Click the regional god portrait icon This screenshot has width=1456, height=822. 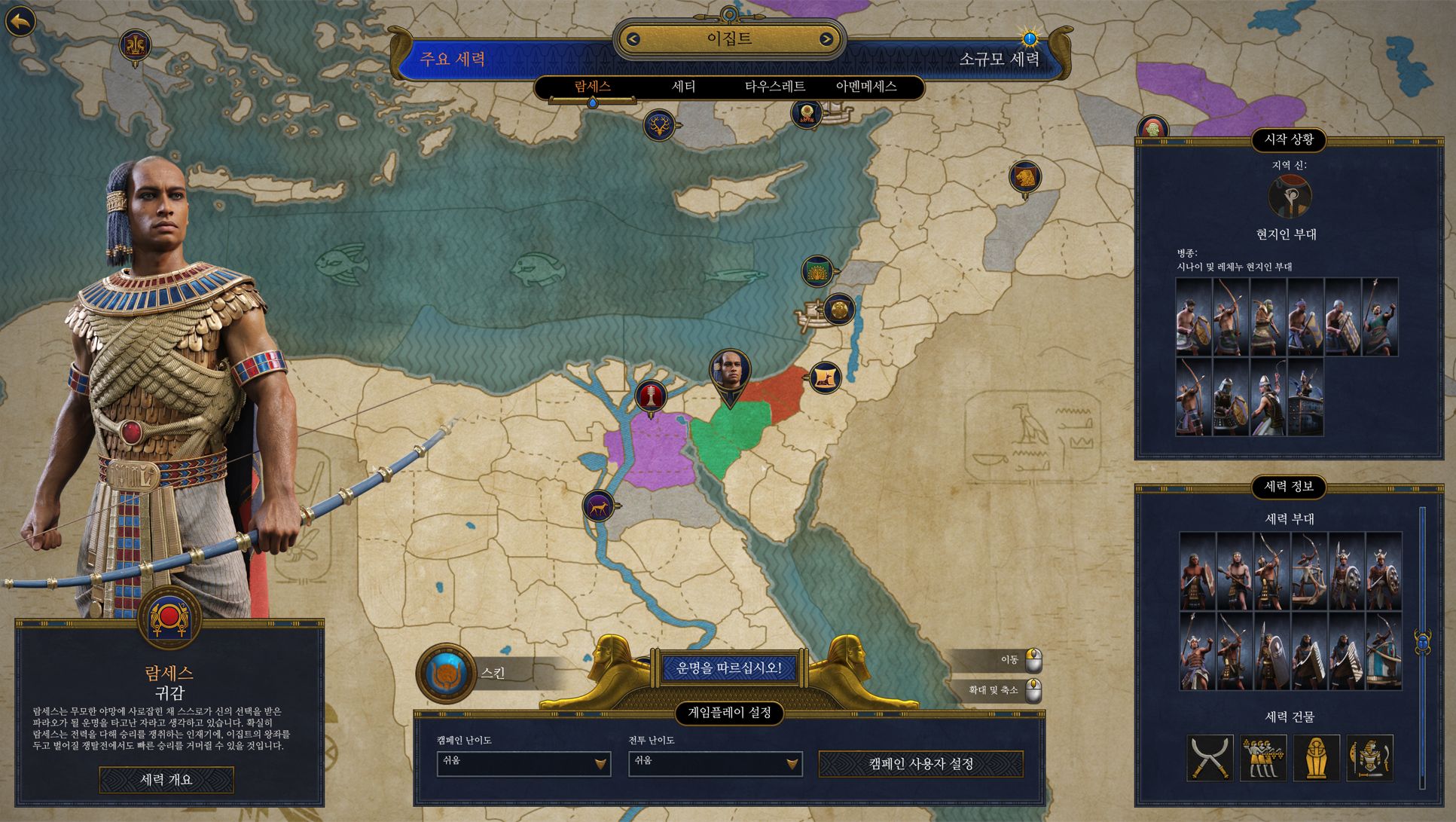click(1290, 197)
